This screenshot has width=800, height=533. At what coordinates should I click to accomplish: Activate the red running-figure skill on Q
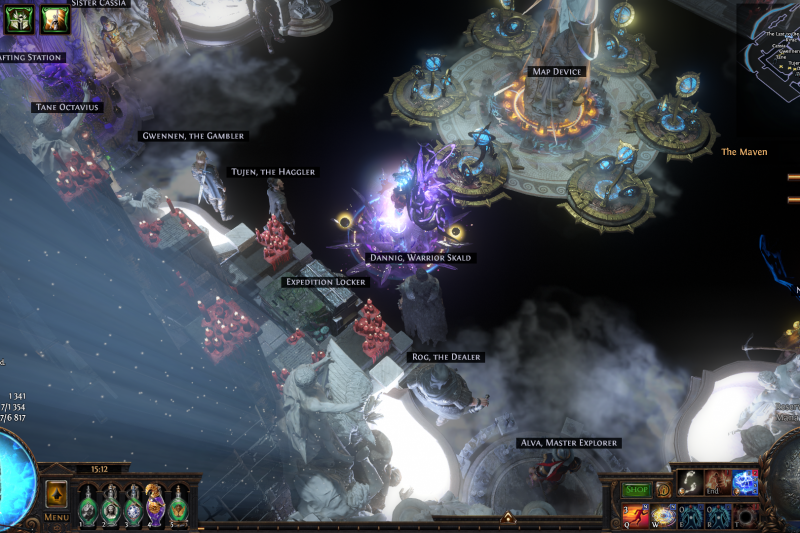coord(637,516)
